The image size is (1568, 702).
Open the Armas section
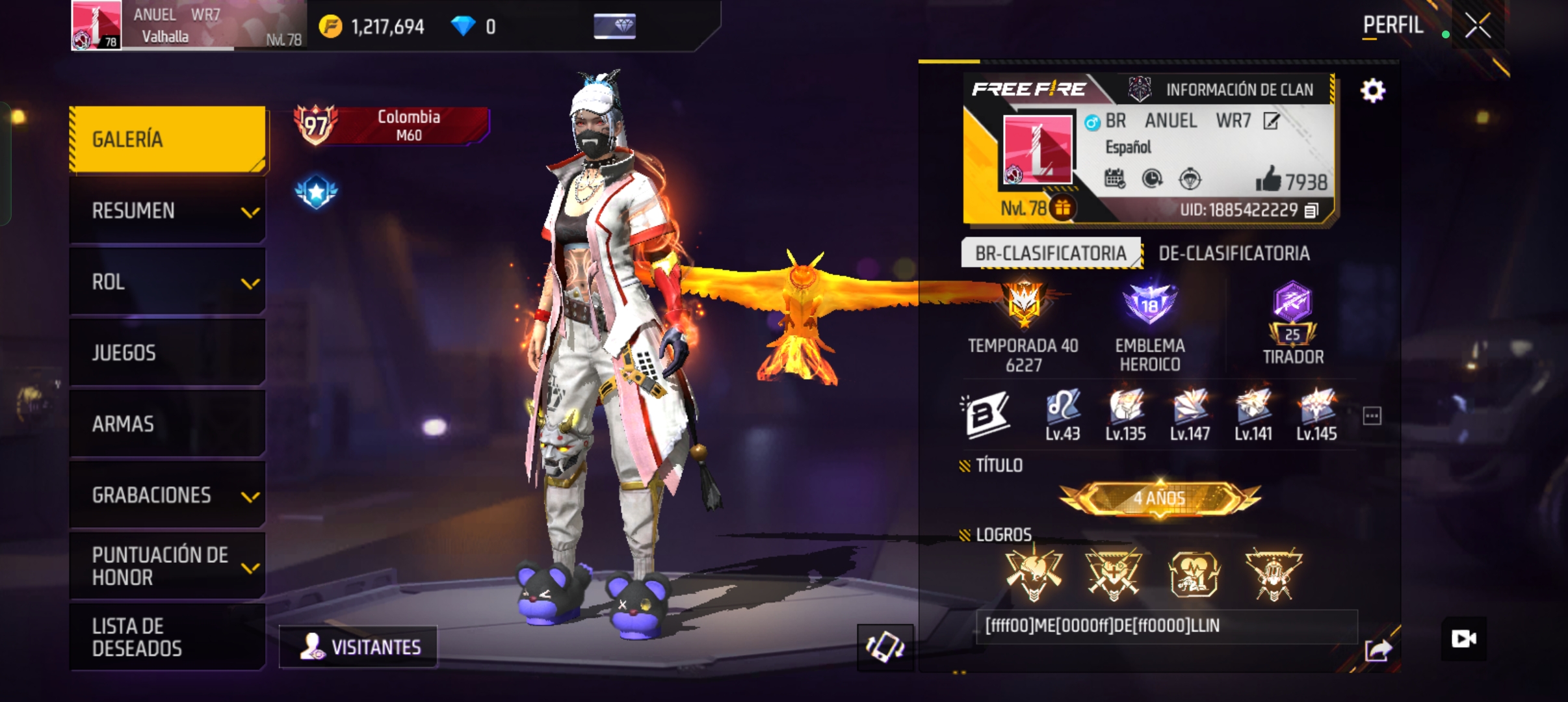pyautogui.click(x=167, y=424)
